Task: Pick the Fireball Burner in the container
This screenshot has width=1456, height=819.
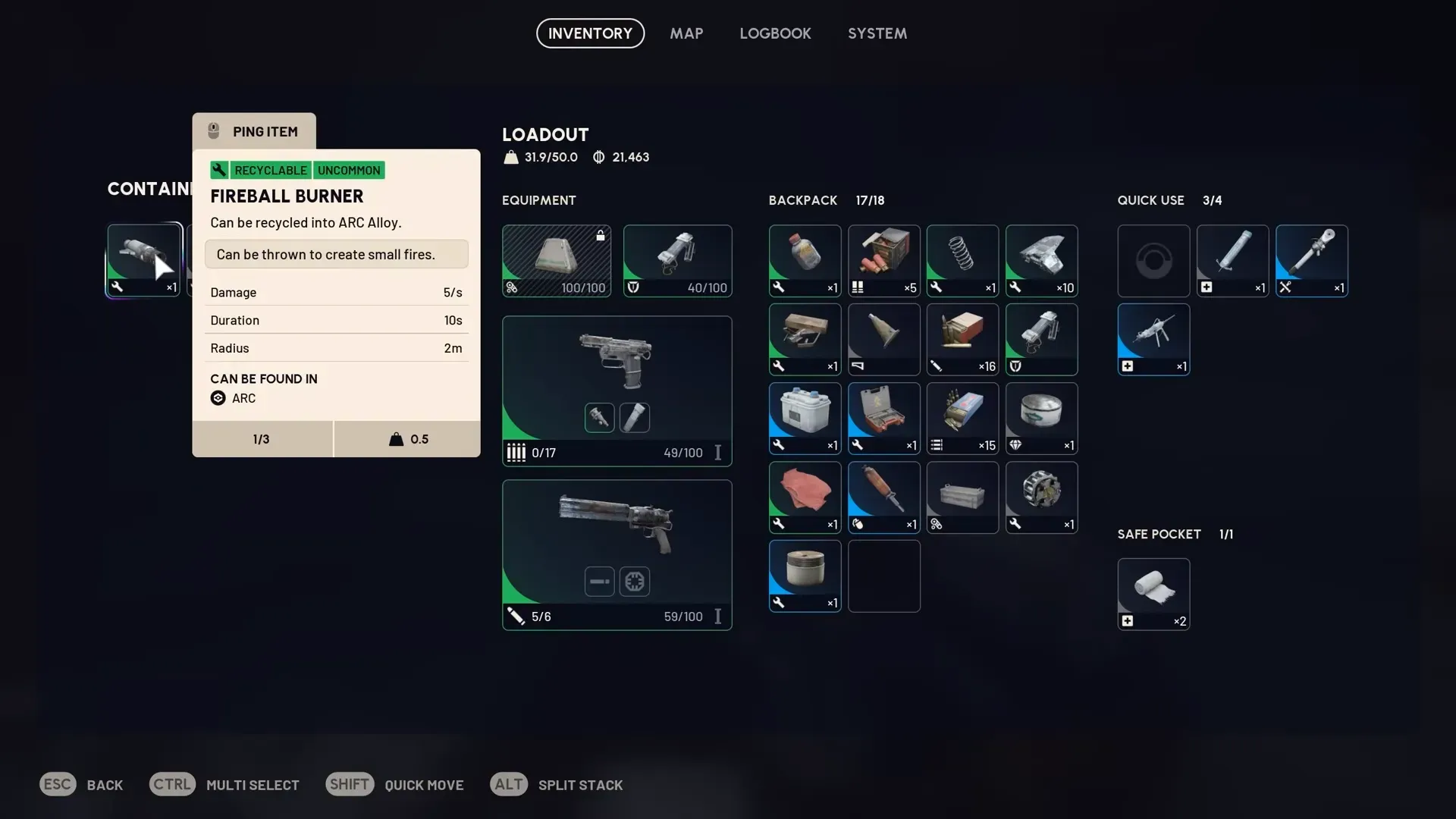Action: point(143,259)
